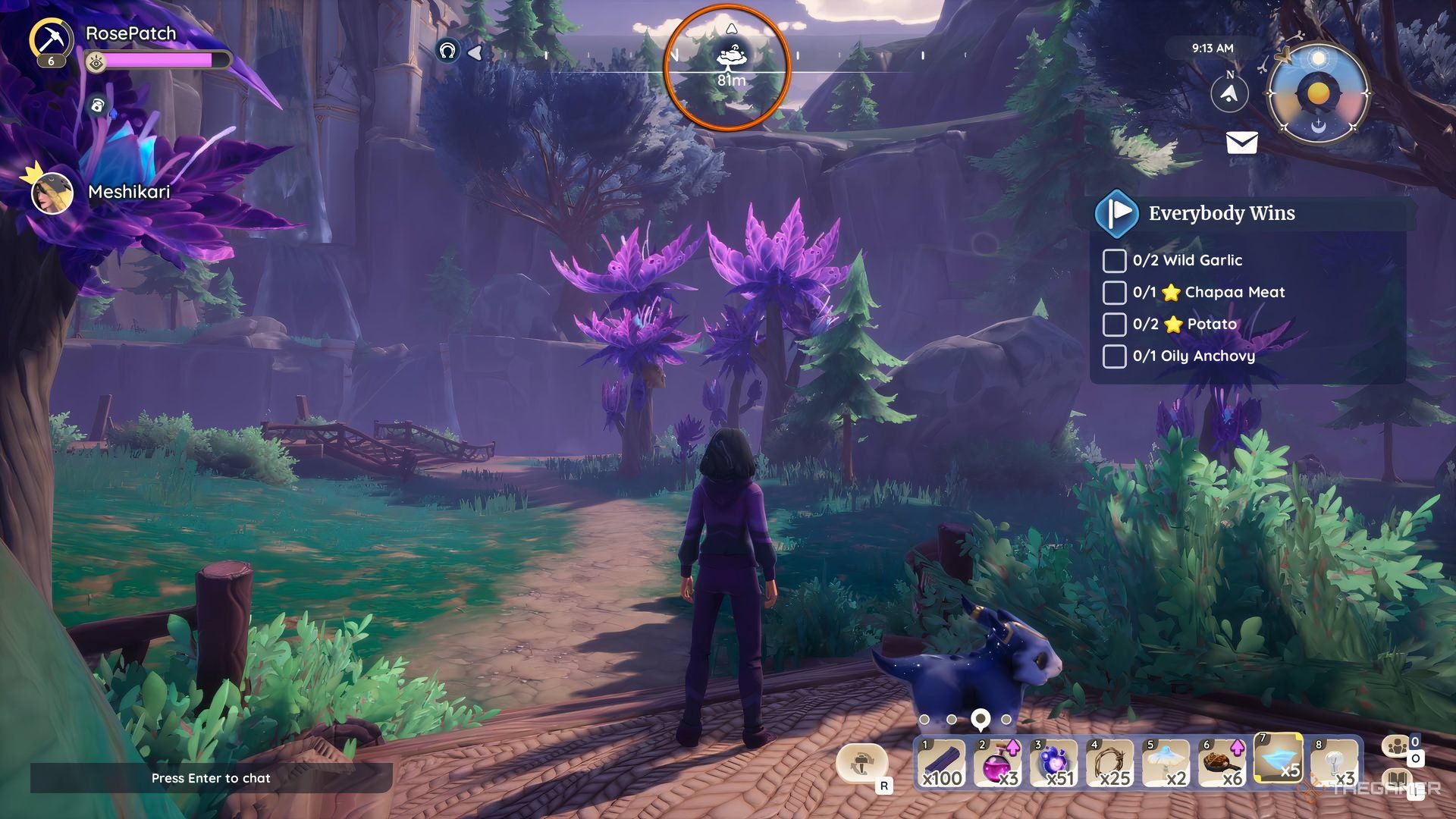Open the social players panel icon
The image size is (1456, 819).
(1397, 747)
